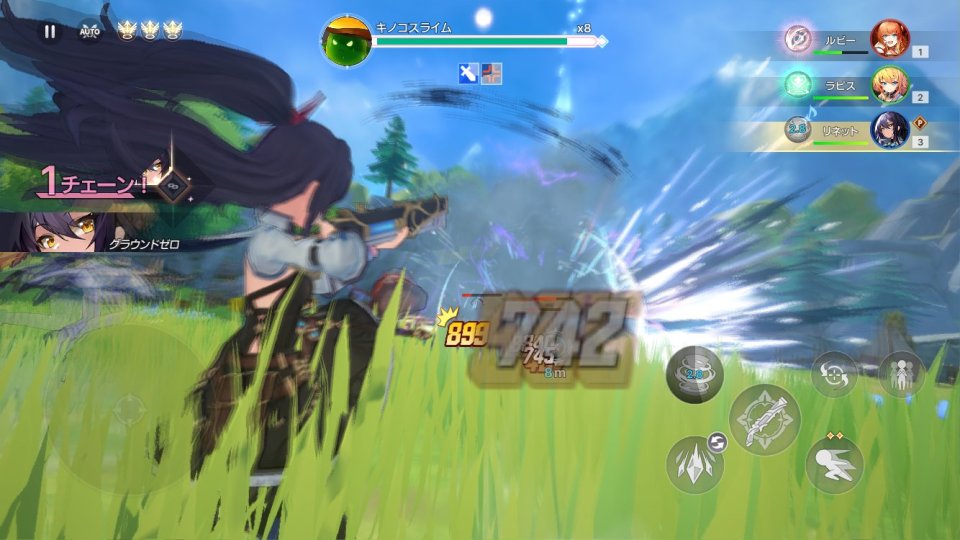
Task: Switch to party member ルビー
Action: (x=889, y=39)
